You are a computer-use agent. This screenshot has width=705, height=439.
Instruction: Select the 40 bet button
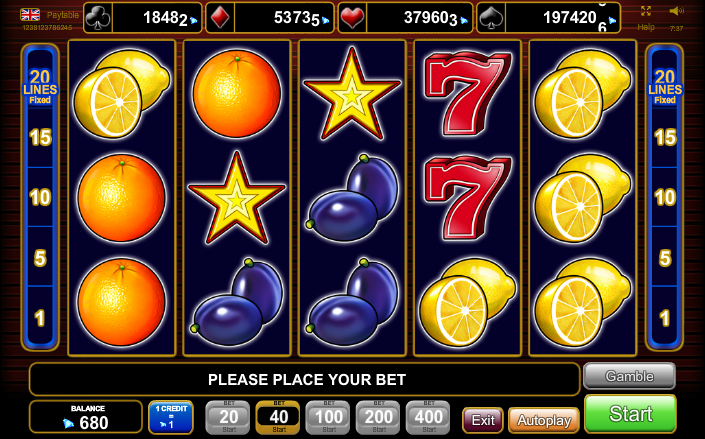278,417
